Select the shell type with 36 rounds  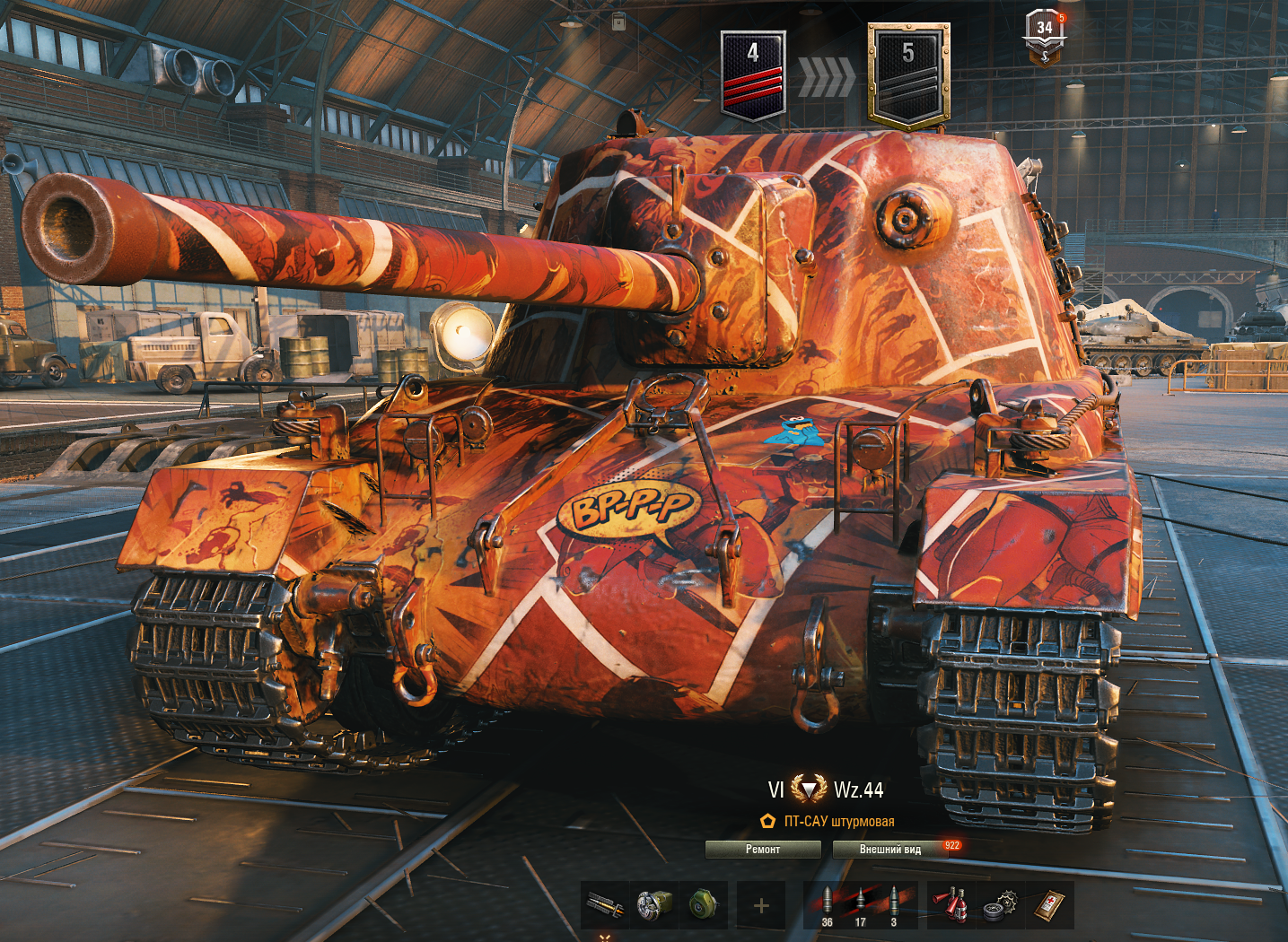(827, 905)
